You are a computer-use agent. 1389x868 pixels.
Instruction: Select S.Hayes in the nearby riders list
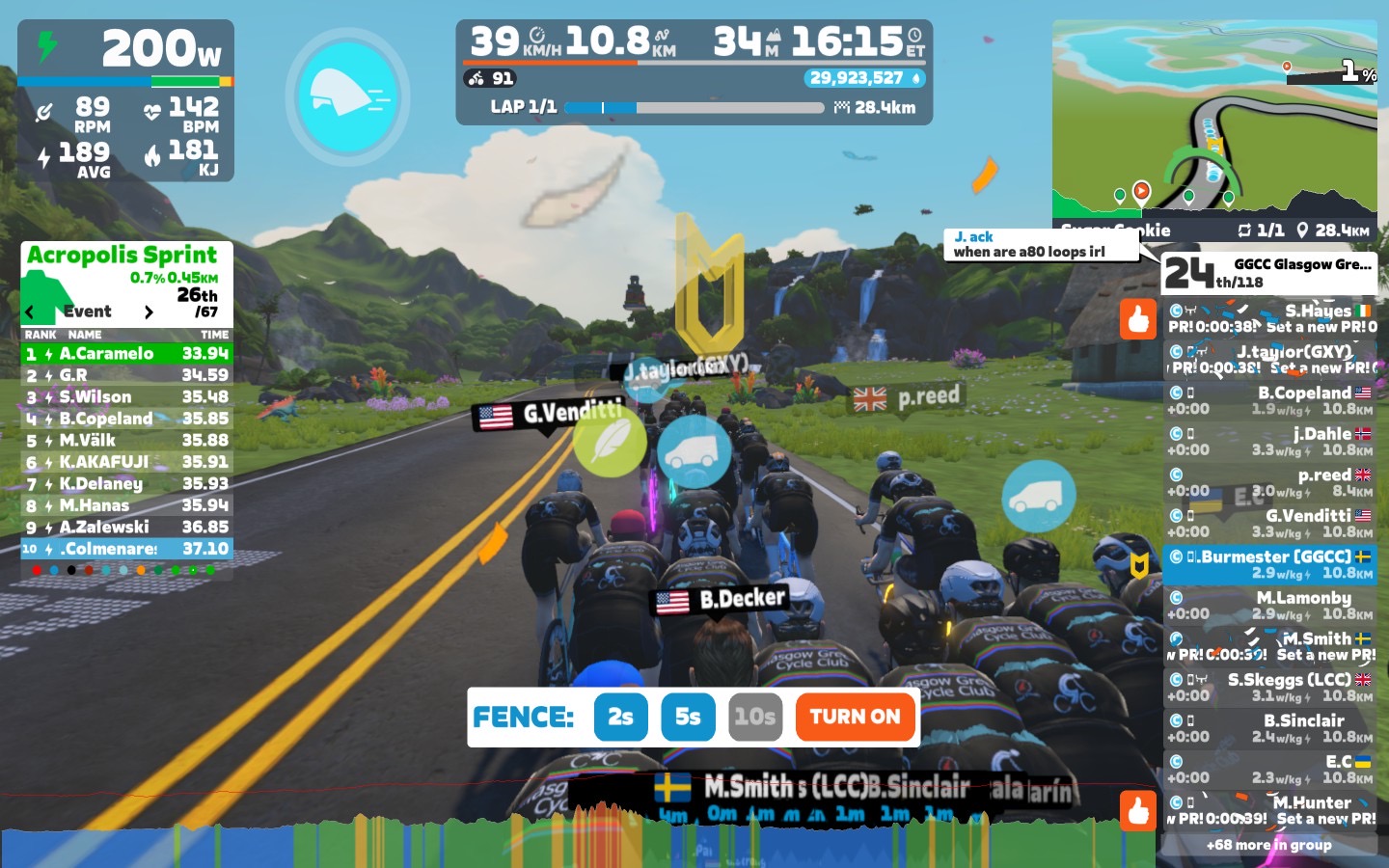pyautogui.click(x=1269, y=318)
